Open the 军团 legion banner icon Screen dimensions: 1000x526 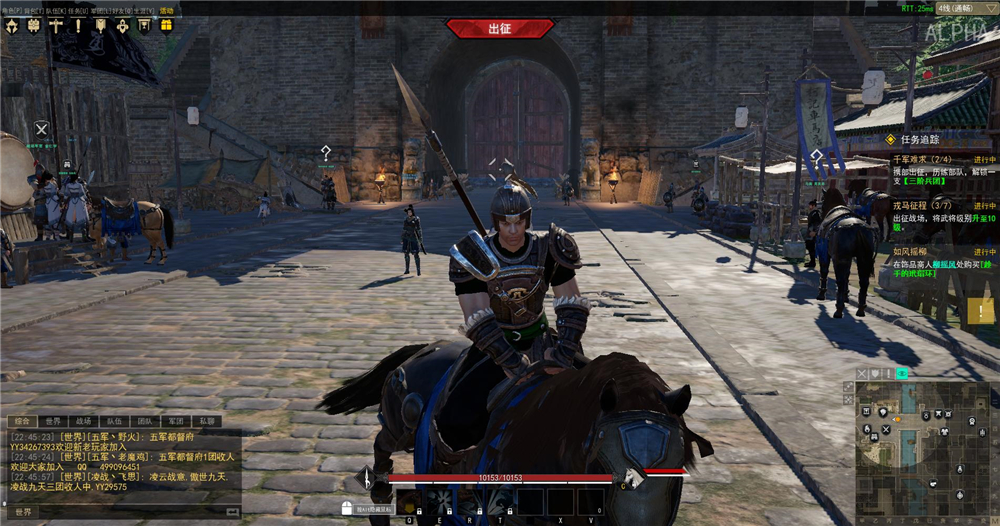coord(99,25)
